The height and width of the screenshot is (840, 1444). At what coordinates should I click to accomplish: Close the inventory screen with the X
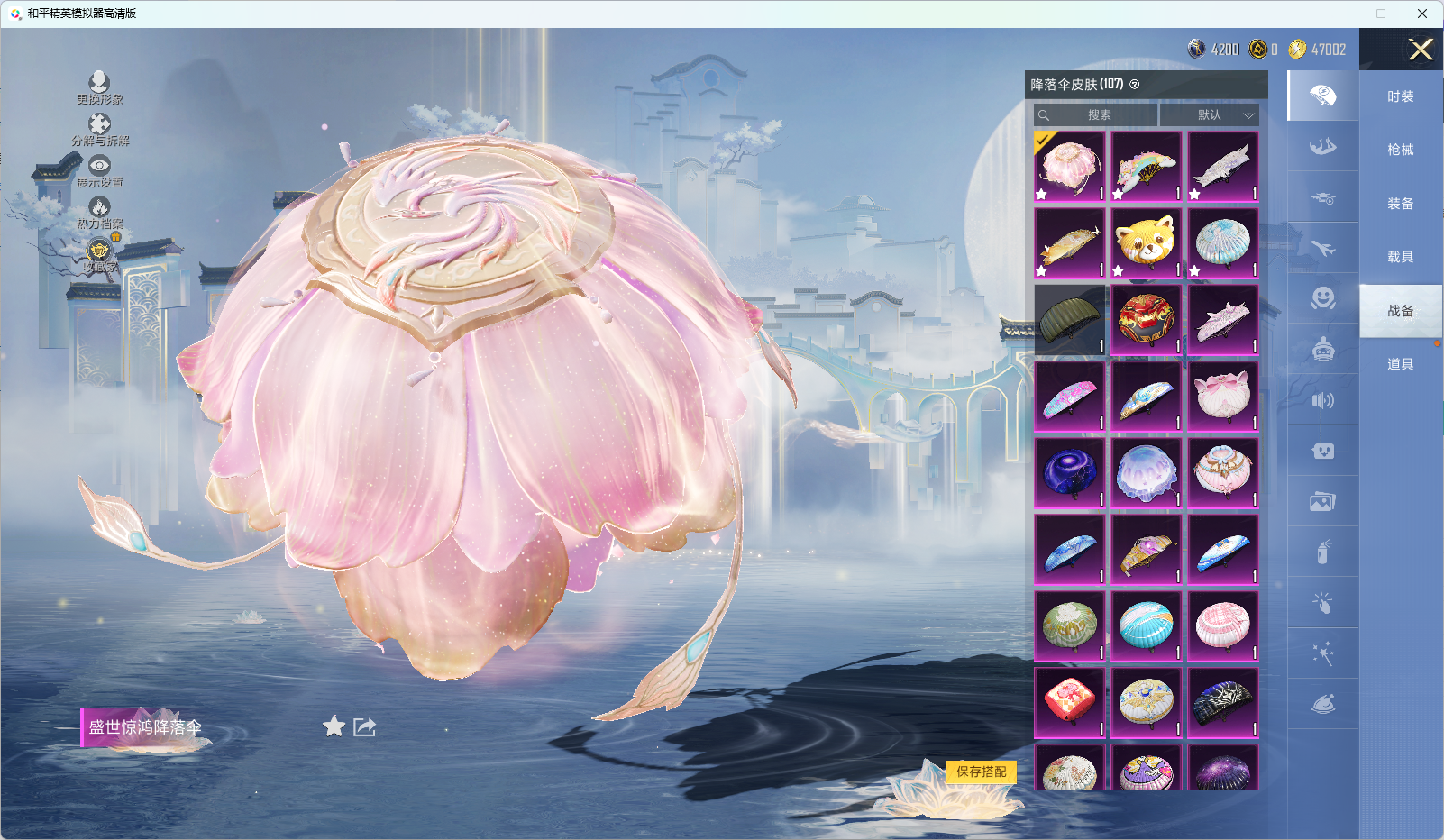pos(1421,50)
